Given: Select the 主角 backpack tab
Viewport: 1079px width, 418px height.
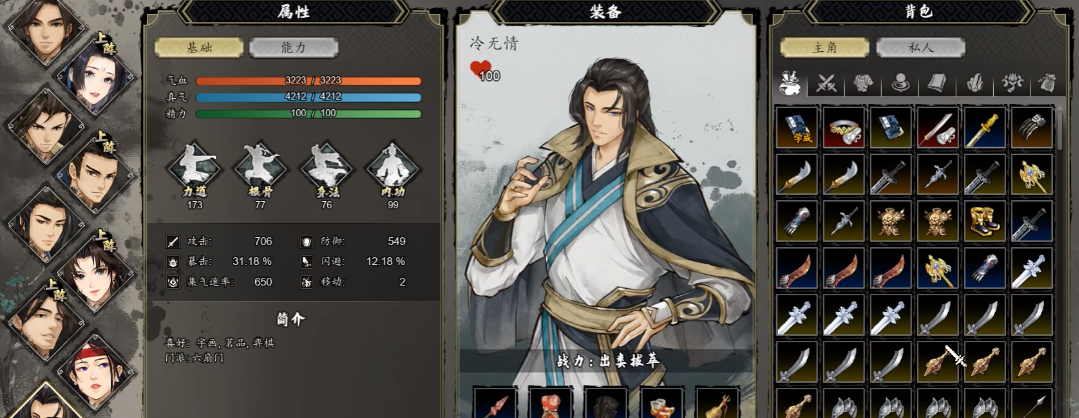Looking at the screenshot, I should coord(825,48).
